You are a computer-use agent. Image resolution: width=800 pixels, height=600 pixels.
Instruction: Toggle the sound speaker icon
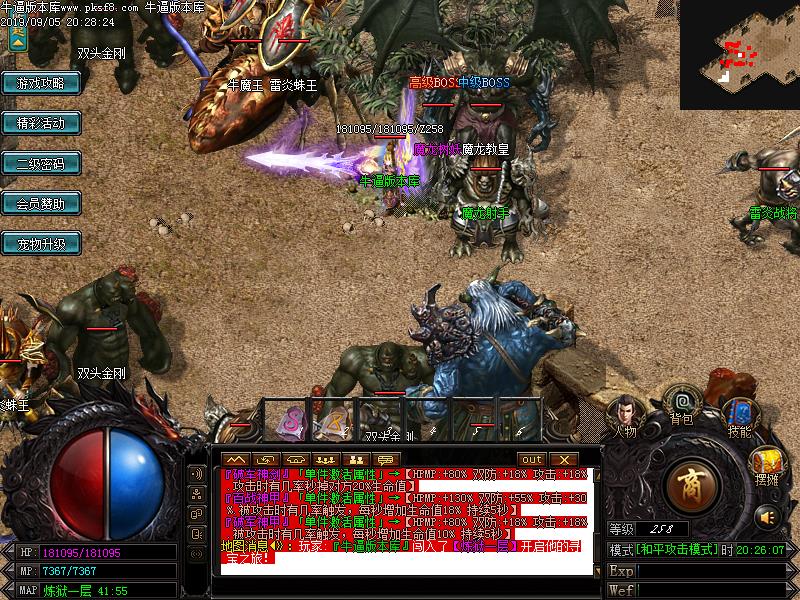tap(767, 517)
